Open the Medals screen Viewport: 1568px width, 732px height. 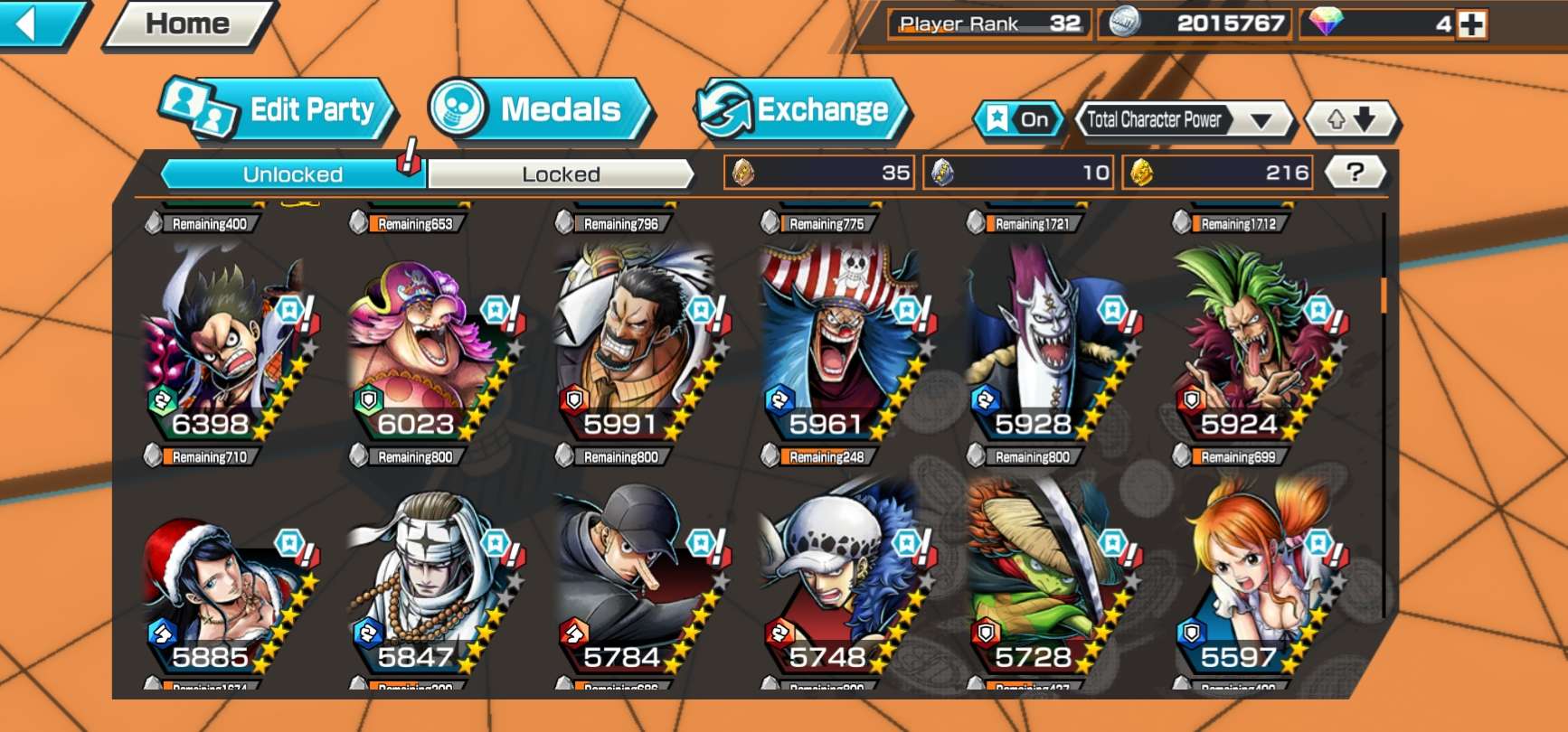(539, 110)
